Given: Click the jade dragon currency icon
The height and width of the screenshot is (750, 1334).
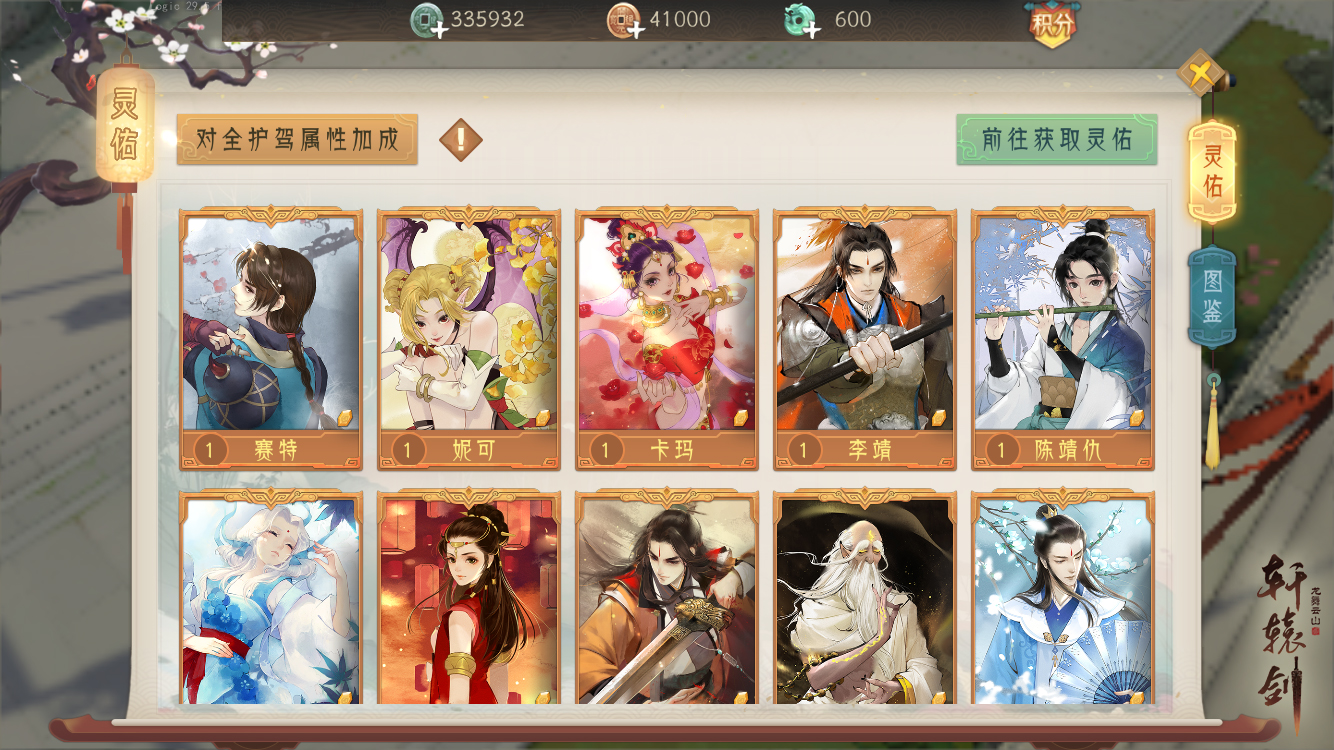Looking at the screenshot, I should pyautogui.click(x=799, y=18).
